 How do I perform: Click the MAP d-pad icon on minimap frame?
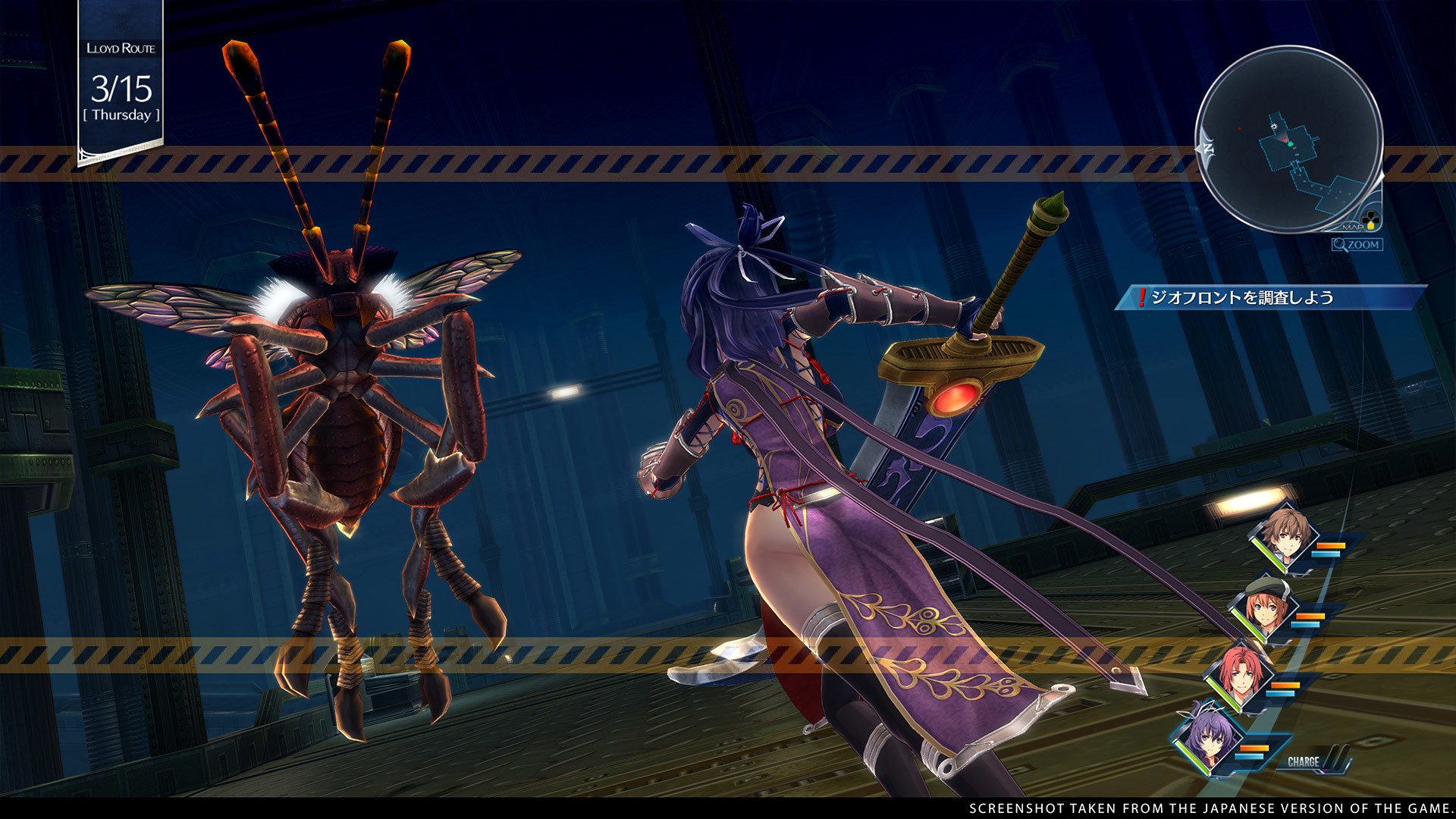click(1370, 221)
